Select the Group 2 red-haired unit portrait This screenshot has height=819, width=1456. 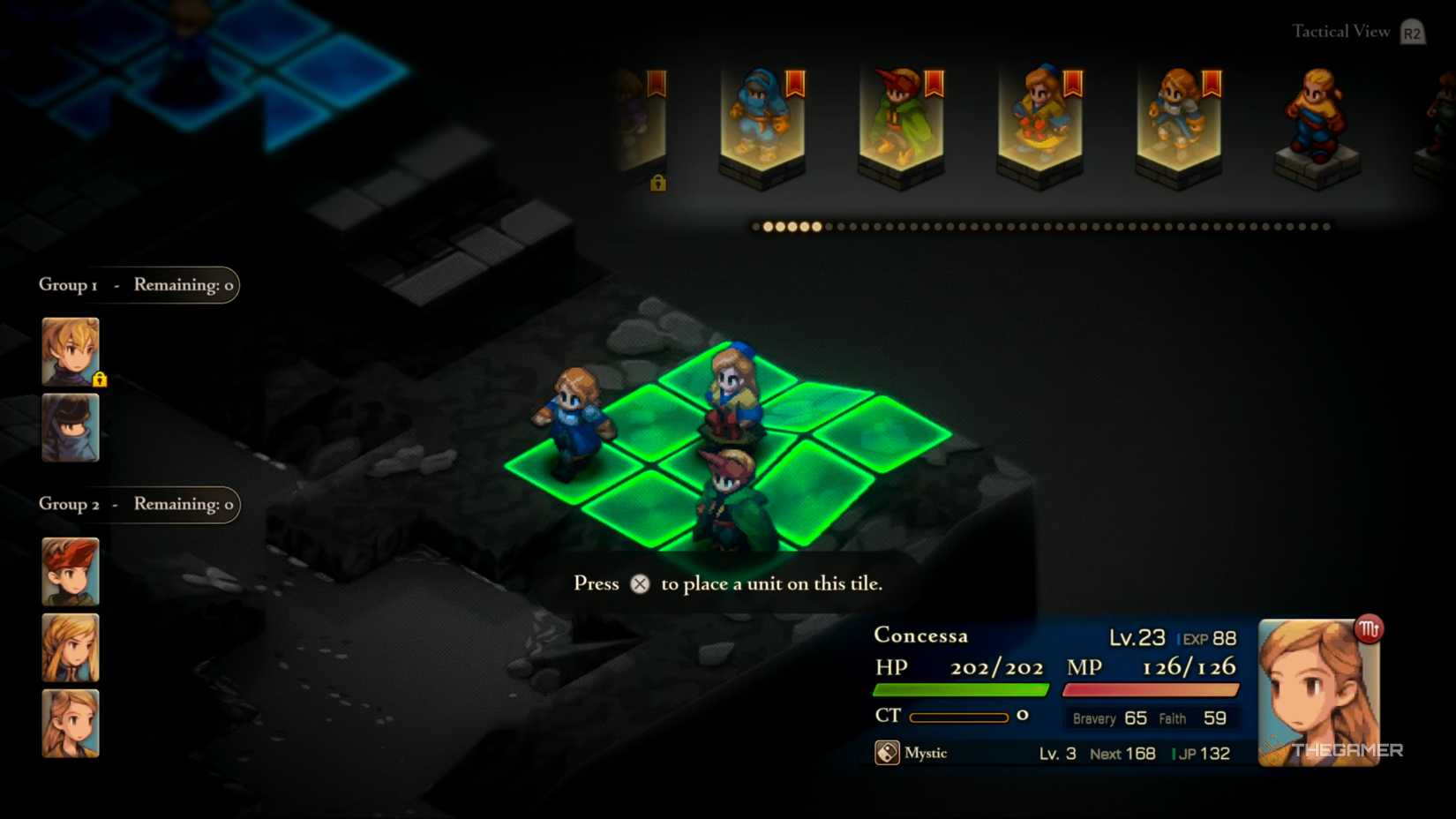tap(70, 571)
